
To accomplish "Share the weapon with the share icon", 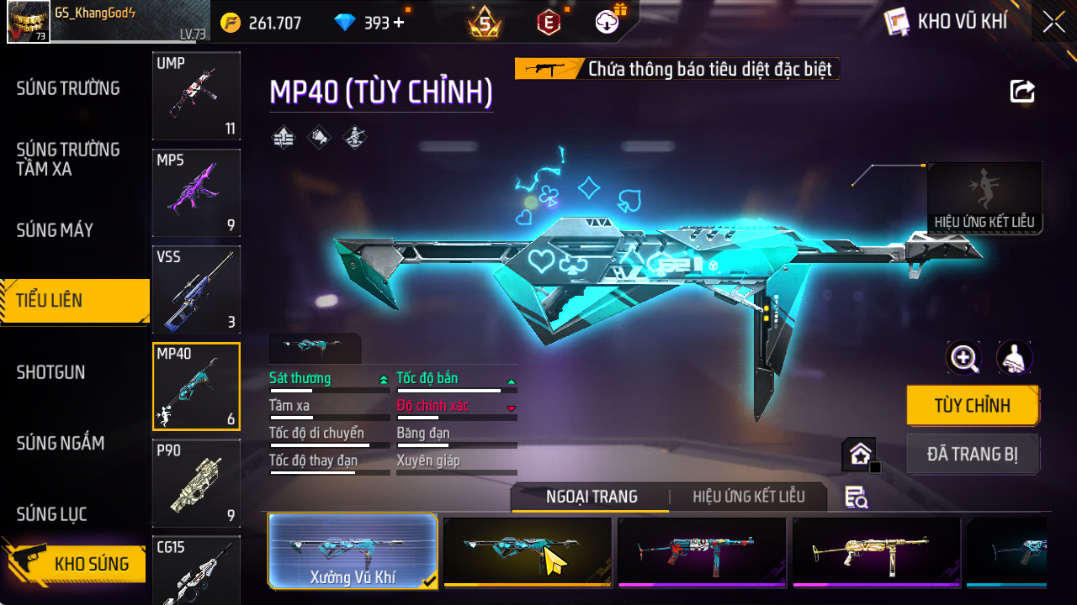I will coord(1022,92).
